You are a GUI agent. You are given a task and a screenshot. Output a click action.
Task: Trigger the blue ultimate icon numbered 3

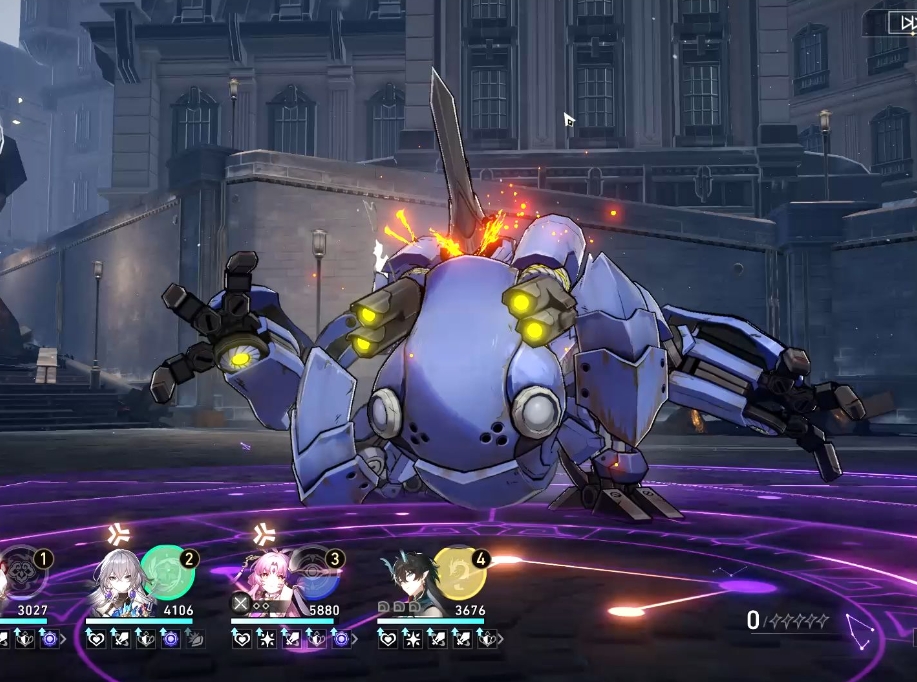314,573
